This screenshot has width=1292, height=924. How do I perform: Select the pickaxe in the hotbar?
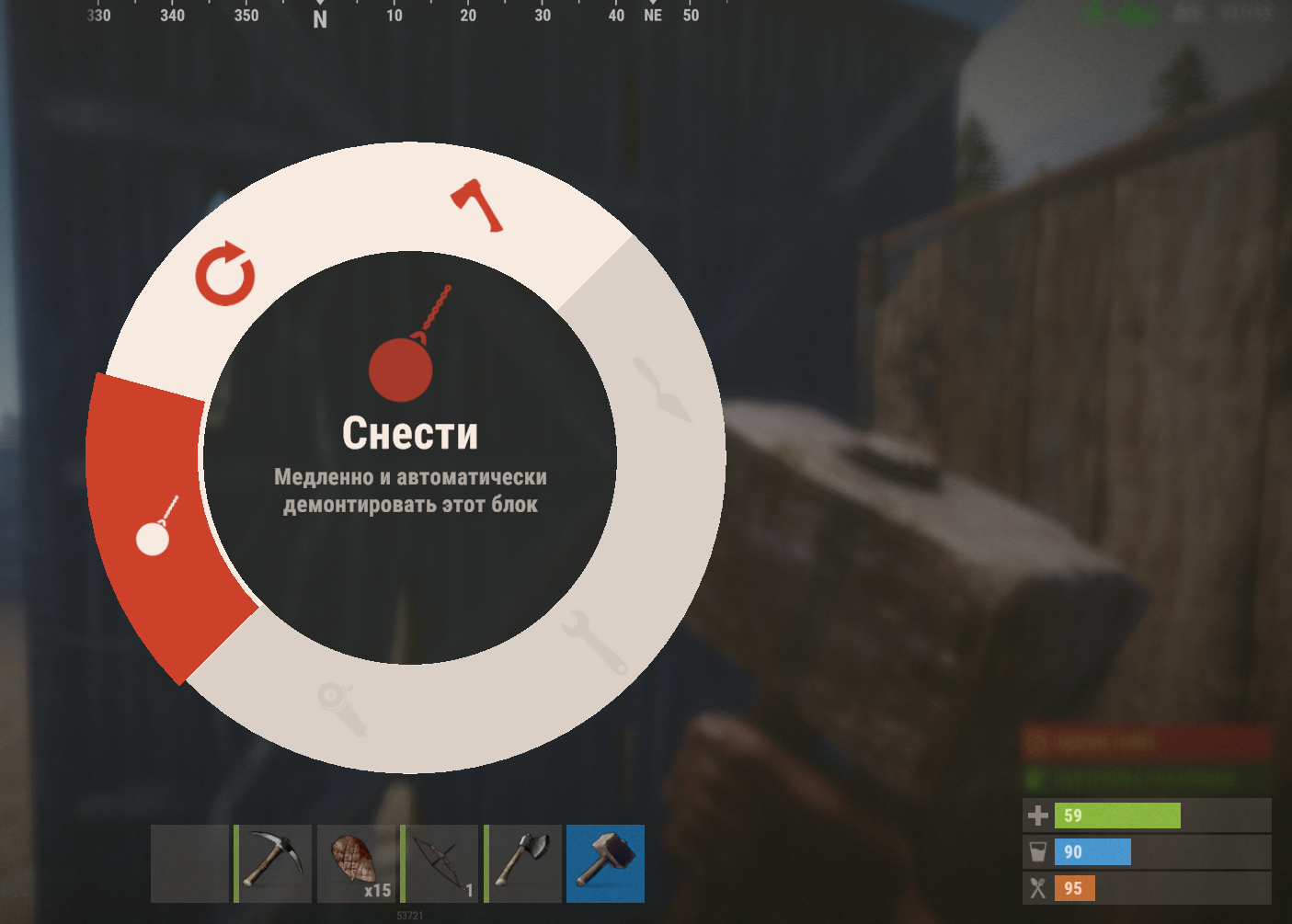[x=272, y=862]
